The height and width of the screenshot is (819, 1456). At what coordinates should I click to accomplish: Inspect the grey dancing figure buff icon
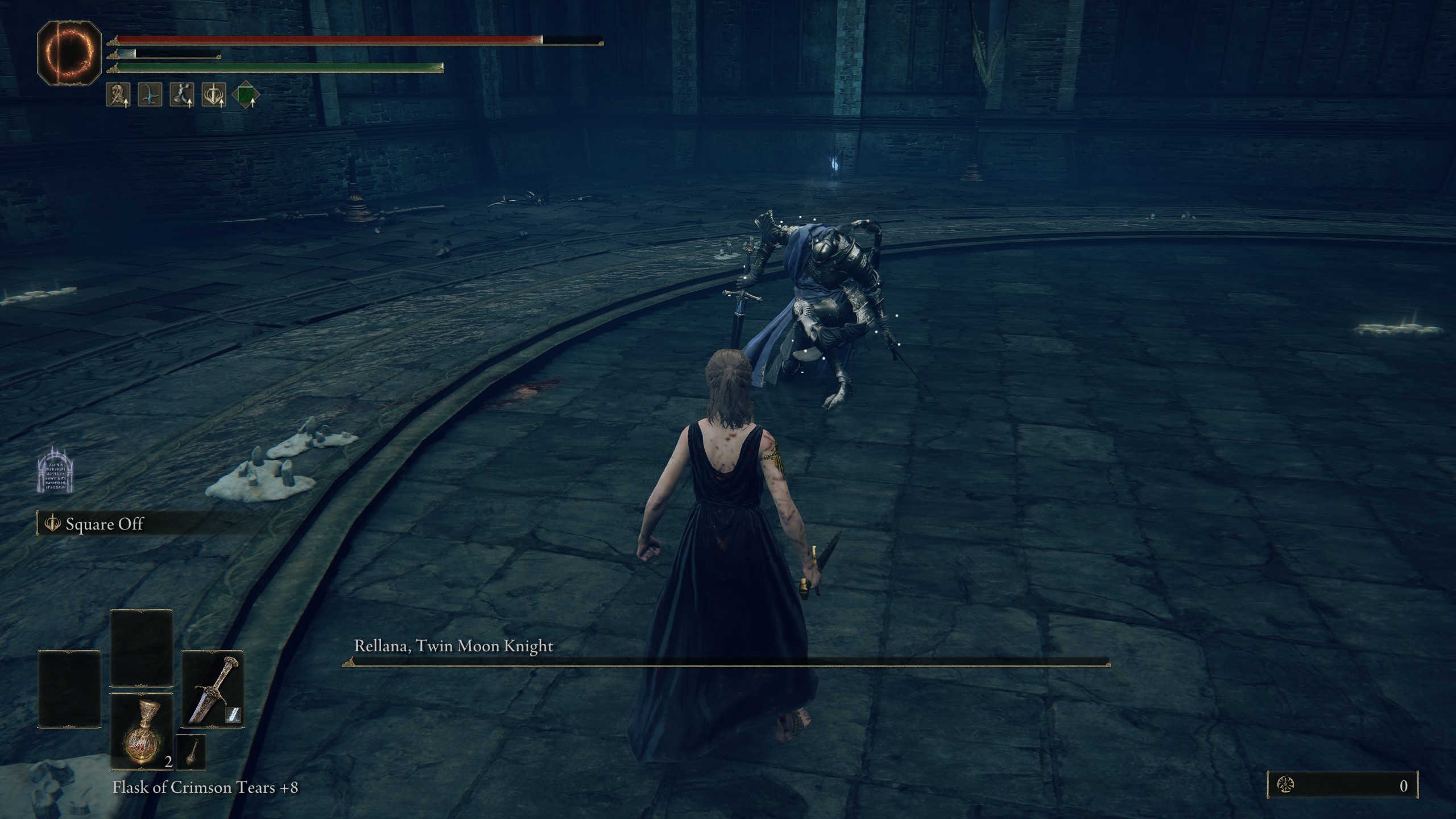[181, 94]
